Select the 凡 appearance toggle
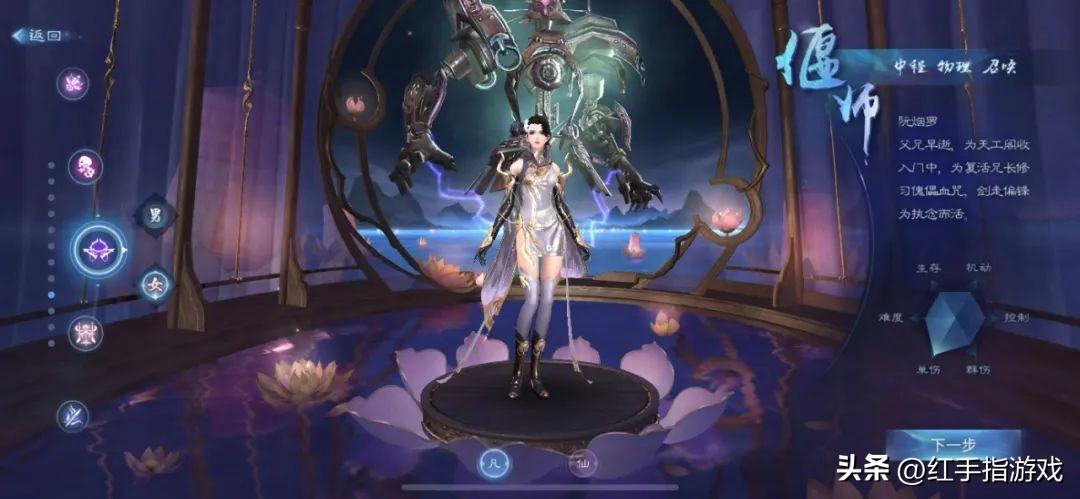 [493, 463]
